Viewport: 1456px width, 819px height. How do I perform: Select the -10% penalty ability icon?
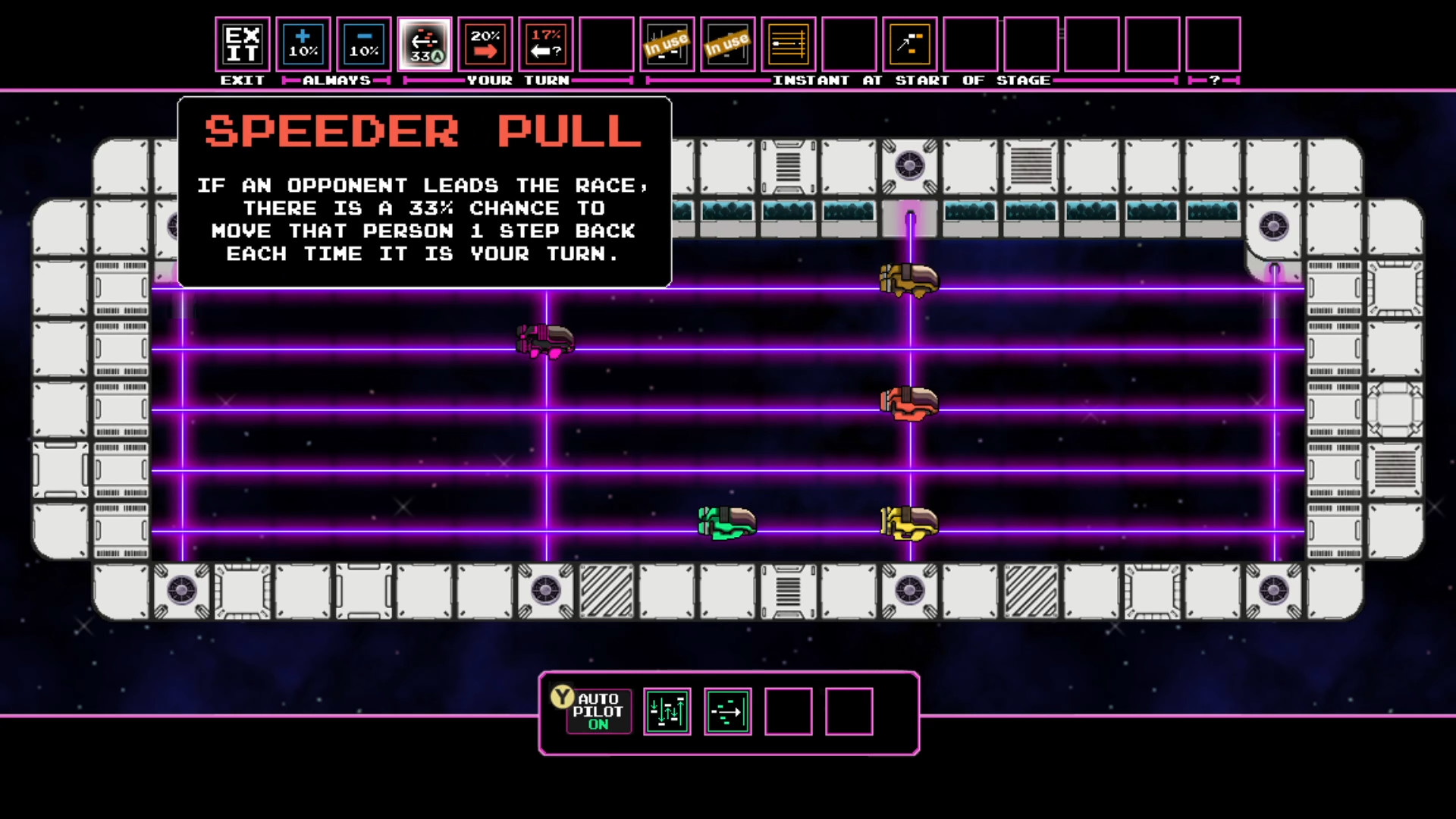tap(364, 44)
